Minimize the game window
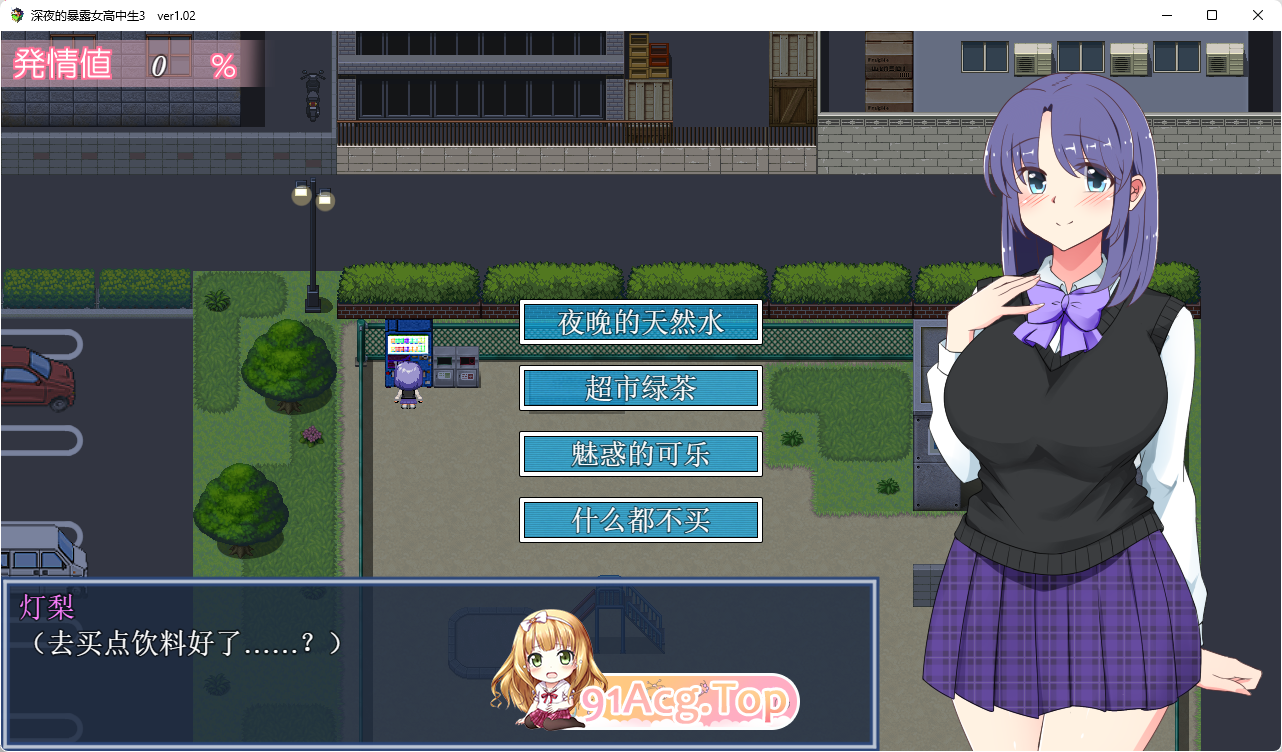Viewport: 1282px width, 752px height. (1166, 15)
